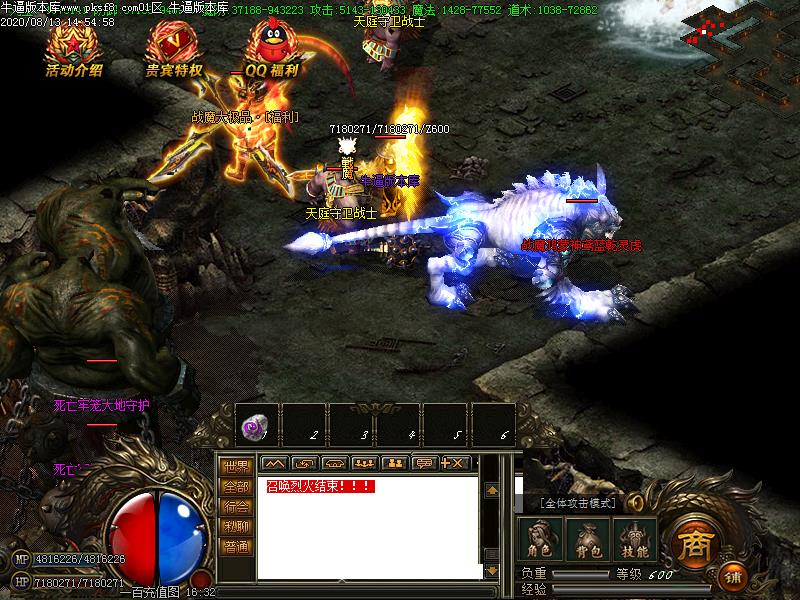800x600 pixels.
Task: Choose the 普通 normal chat channel
Action: [236, 547]
